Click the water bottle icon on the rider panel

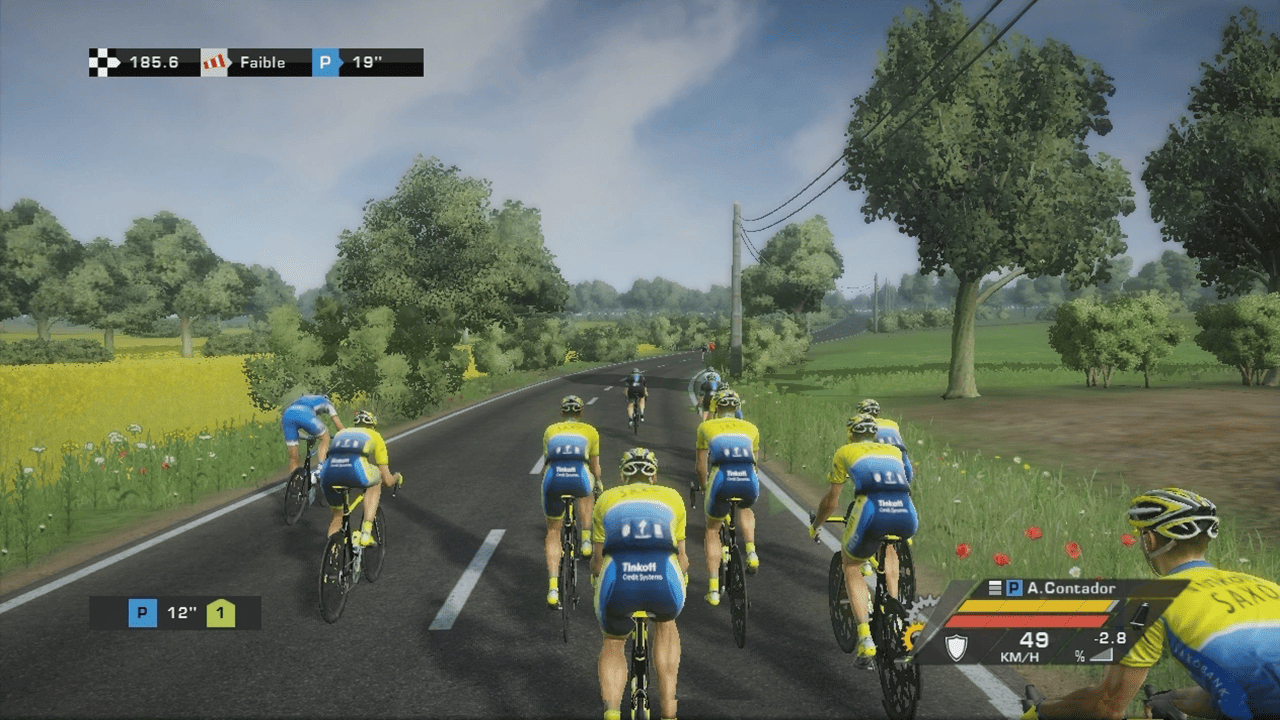[x=1138, y=615]
